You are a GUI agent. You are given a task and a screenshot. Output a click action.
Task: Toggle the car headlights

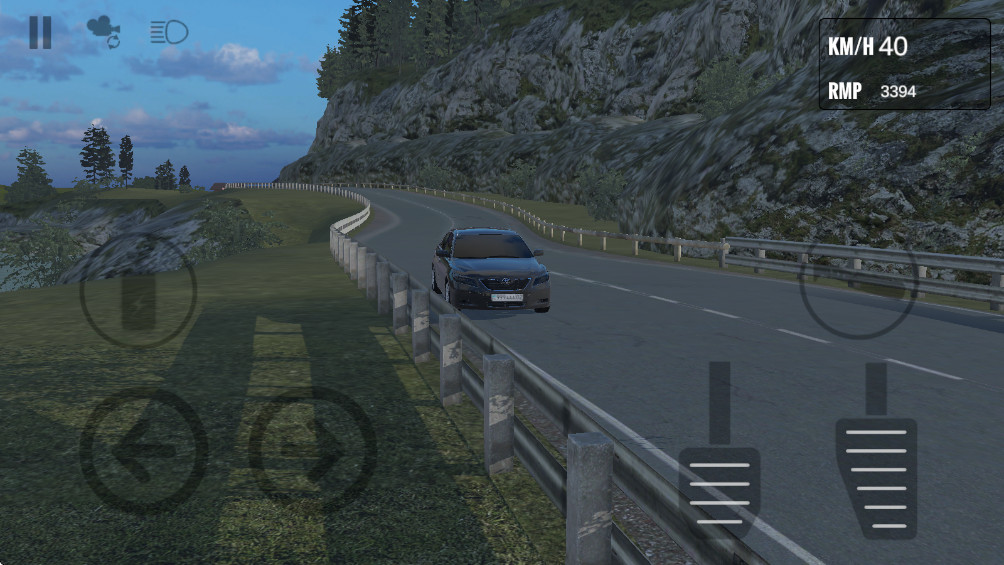(169, 32)
